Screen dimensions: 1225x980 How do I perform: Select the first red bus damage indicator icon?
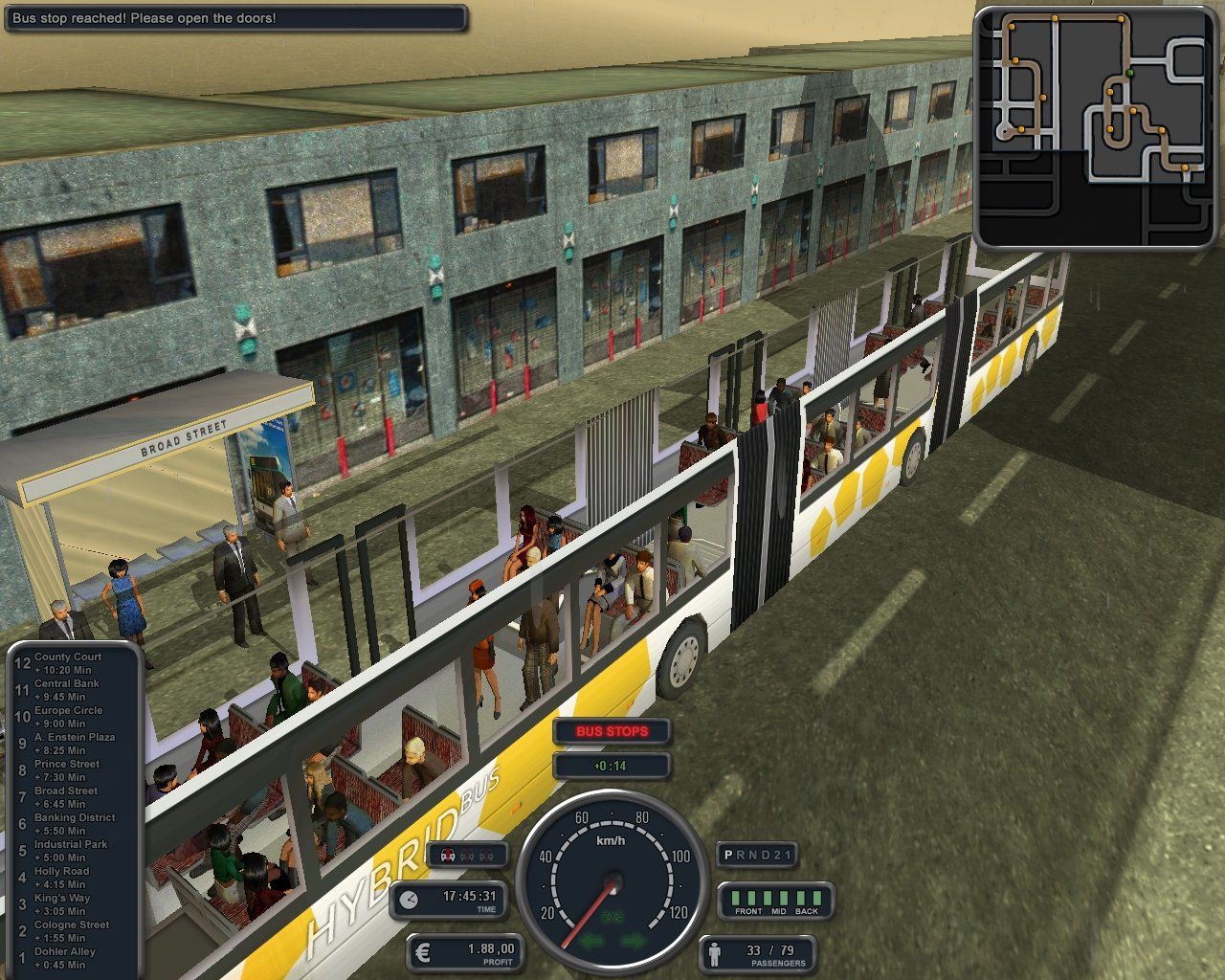point(446,855)
